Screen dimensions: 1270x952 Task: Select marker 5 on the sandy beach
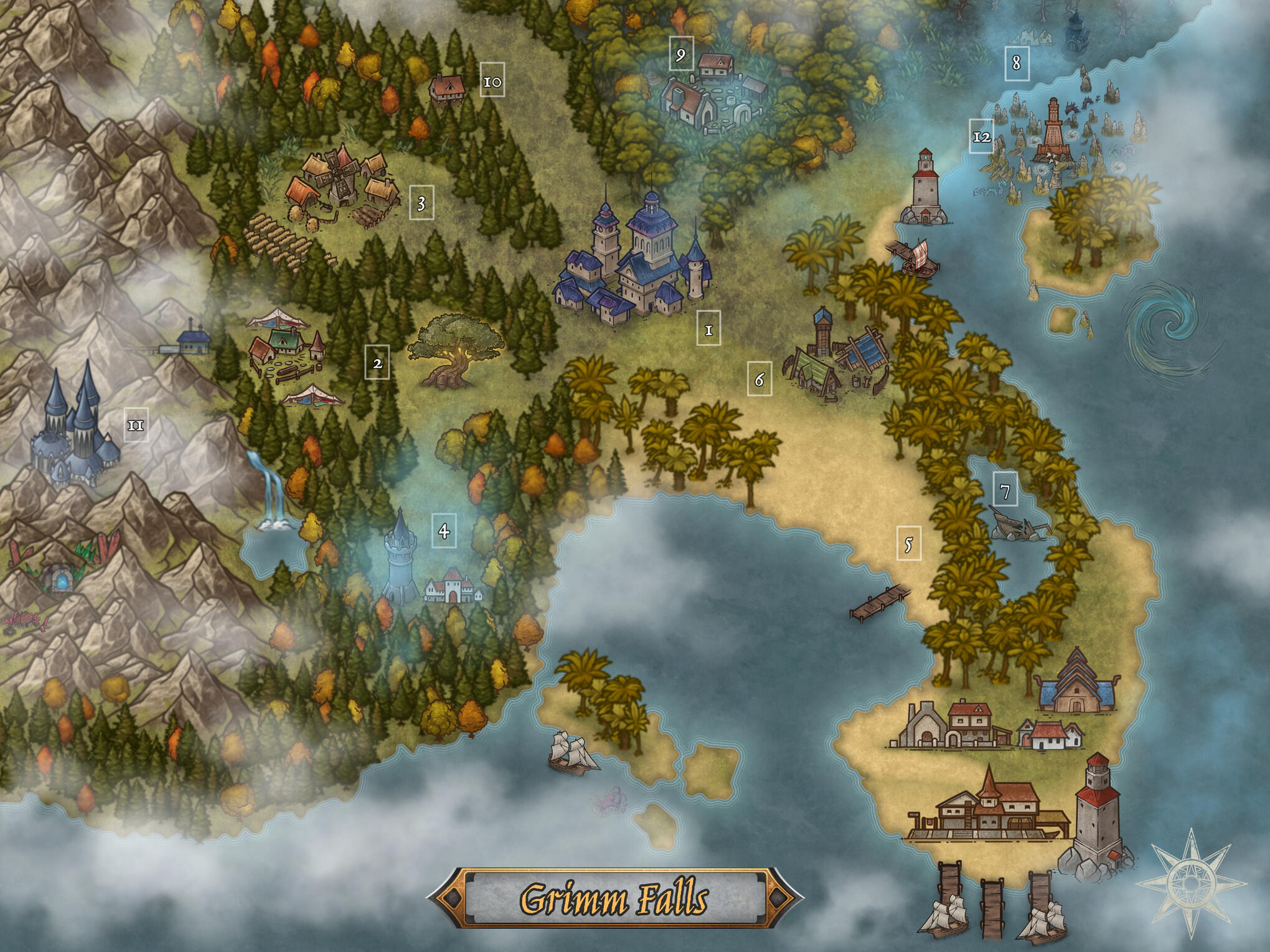(x=908, y=544)
